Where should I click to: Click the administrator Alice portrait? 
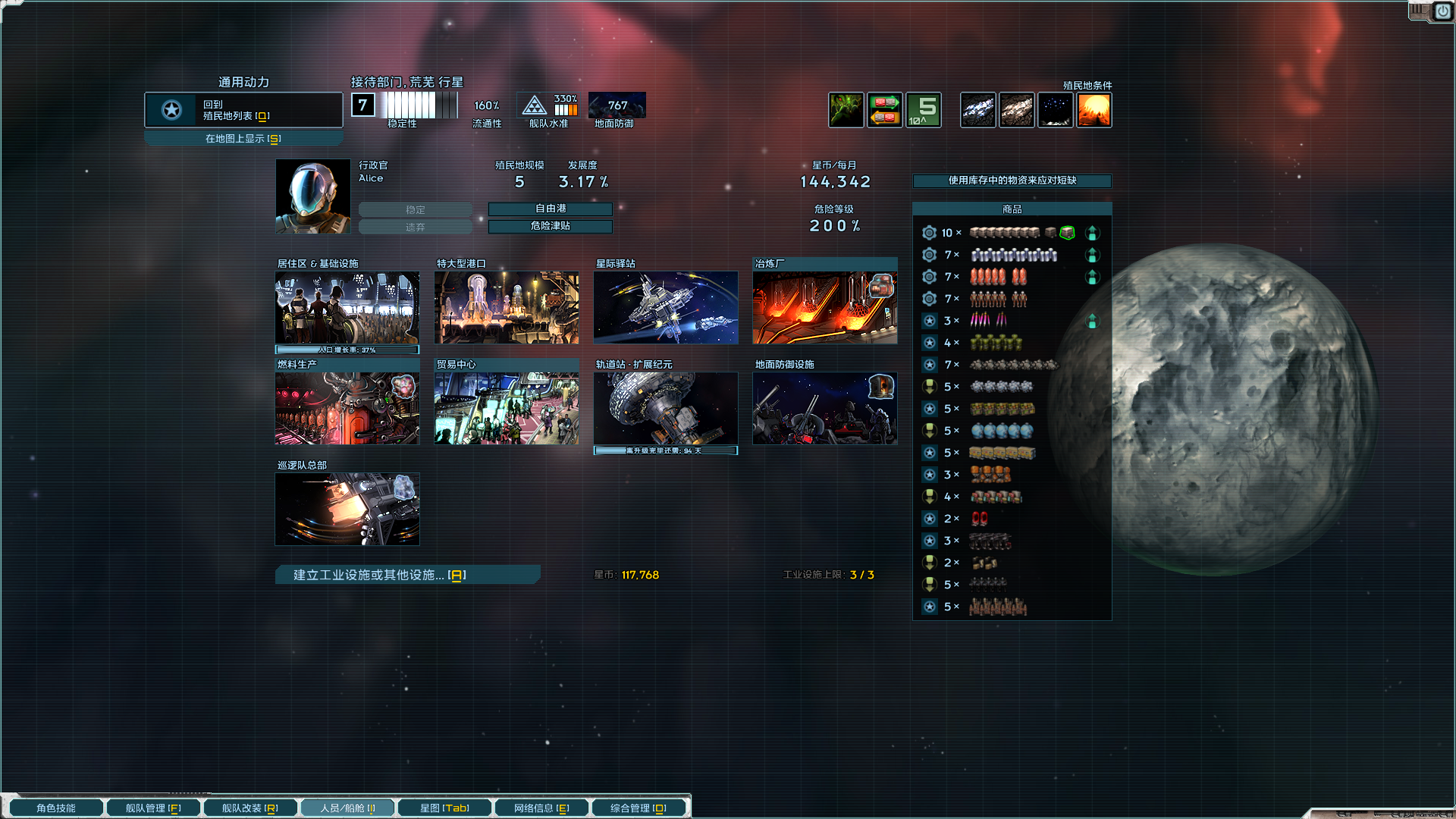pos(312,196)
